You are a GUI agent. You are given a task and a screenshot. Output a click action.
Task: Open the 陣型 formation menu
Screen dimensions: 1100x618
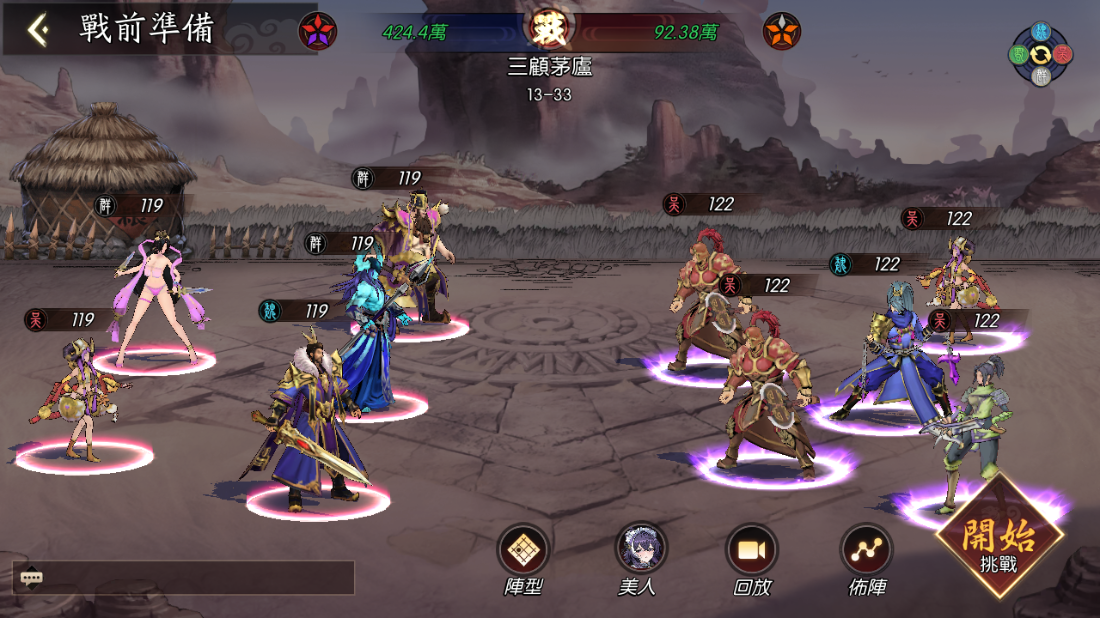(523, 550)
